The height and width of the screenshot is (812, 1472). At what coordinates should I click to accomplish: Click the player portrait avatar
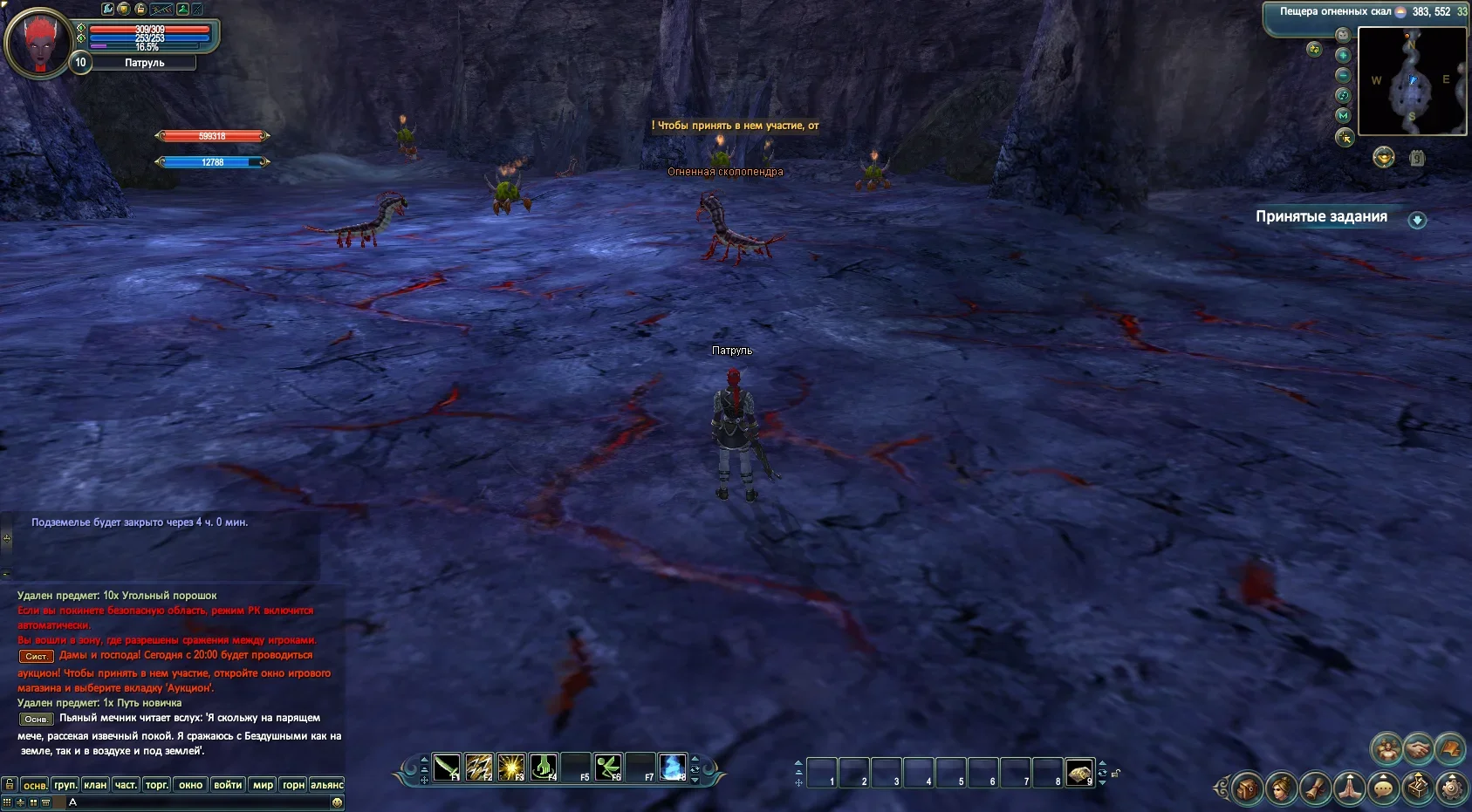coord(38,42)
